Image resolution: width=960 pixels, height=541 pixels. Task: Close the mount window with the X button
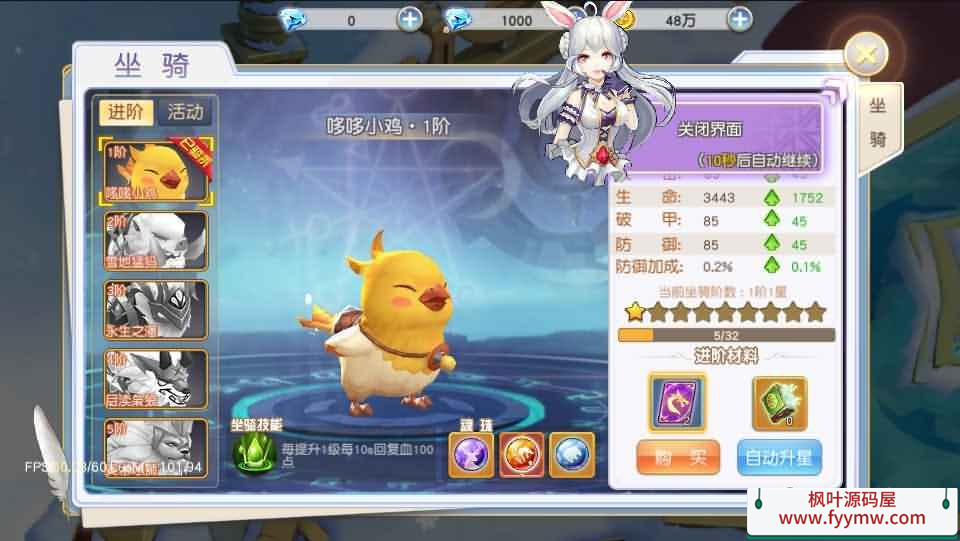[x=866, y=54]
